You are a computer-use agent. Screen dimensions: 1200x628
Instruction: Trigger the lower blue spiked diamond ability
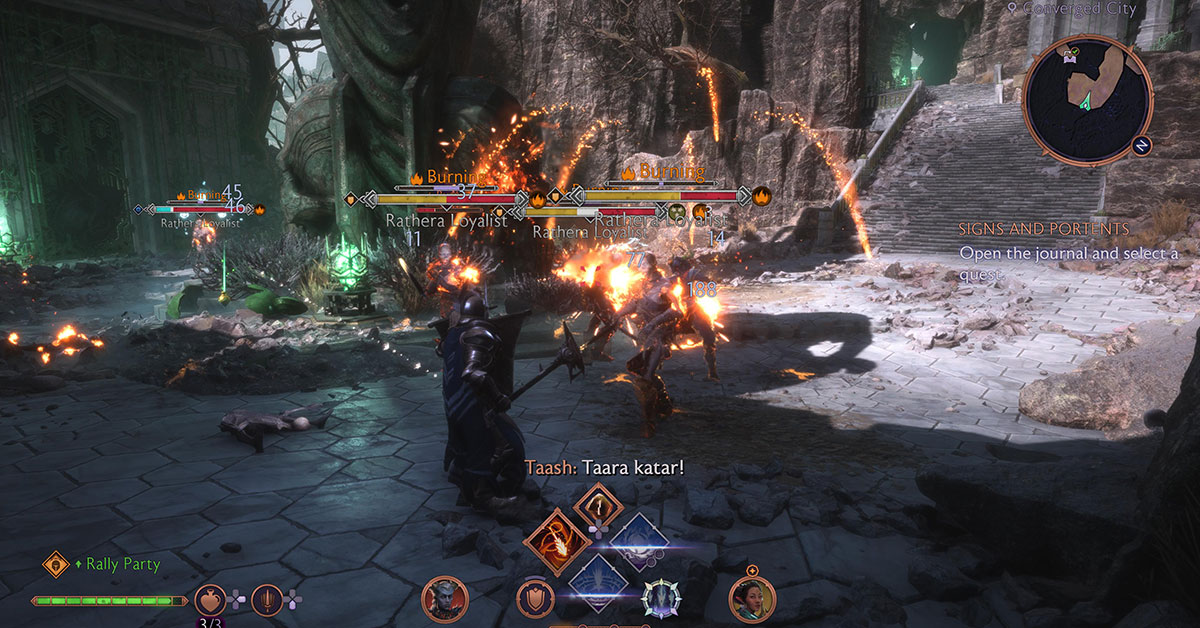click(598, 581)
